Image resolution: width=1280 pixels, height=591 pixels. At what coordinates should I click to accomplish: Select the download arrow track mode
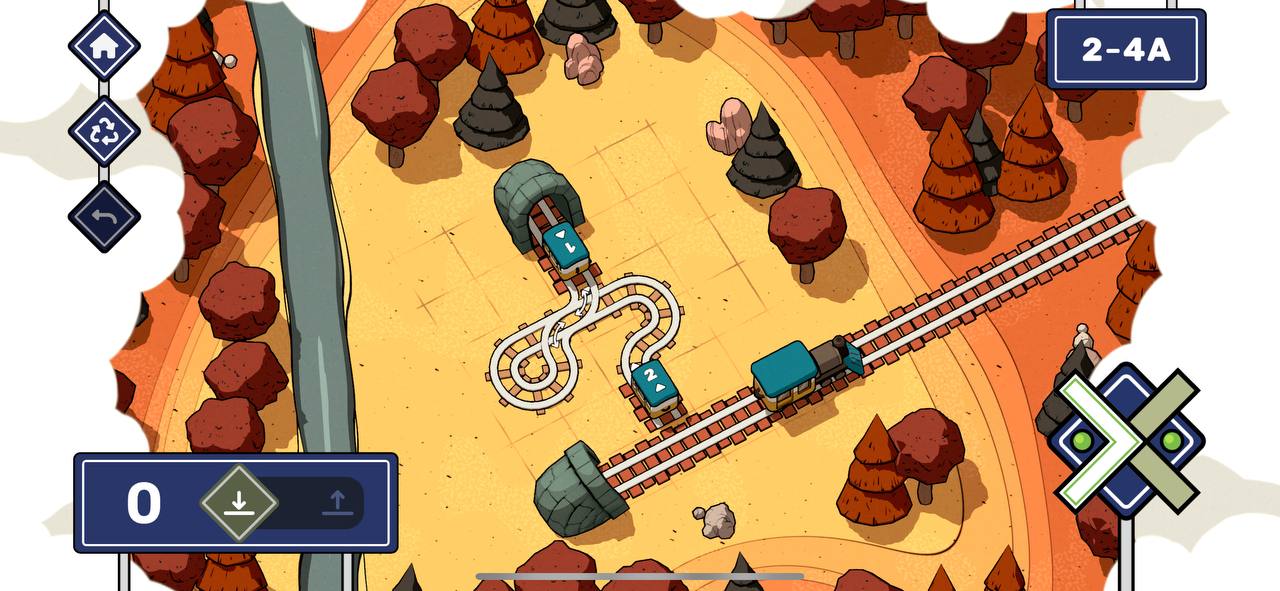pos(238,503)
